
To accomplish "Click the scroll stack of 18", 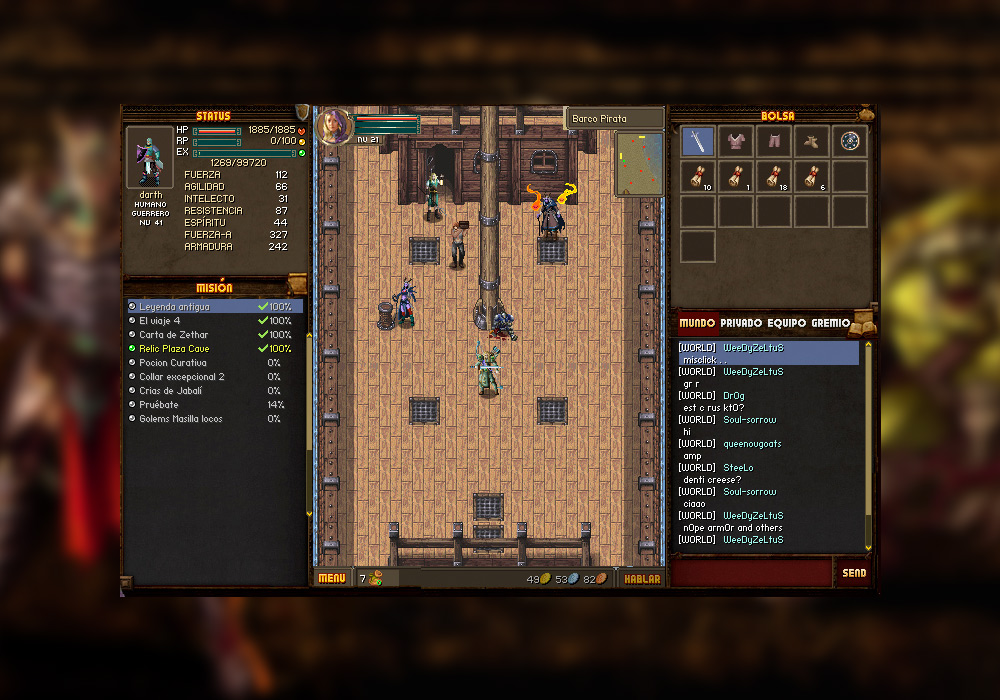I will tap(773, 177).
